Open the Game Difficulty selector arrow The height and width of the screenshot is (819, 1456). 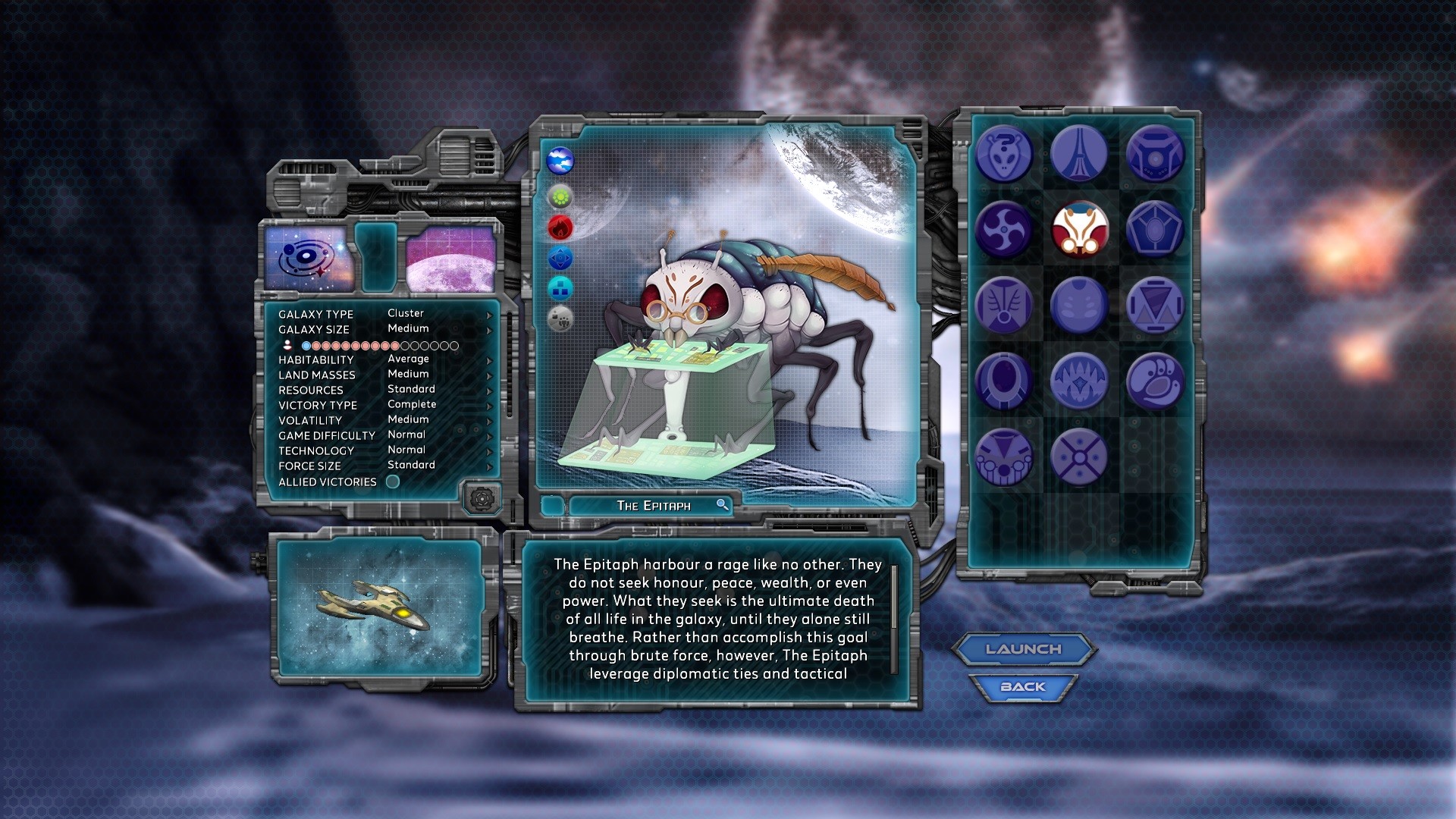tap(488, 435)
